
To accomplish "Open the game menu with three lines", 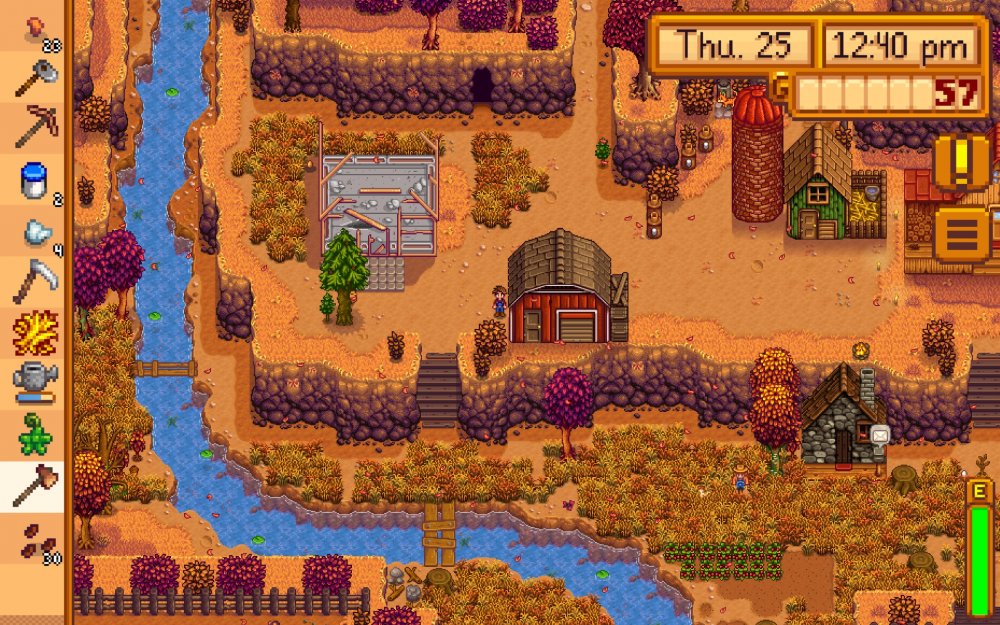I will tap(961, 233).
